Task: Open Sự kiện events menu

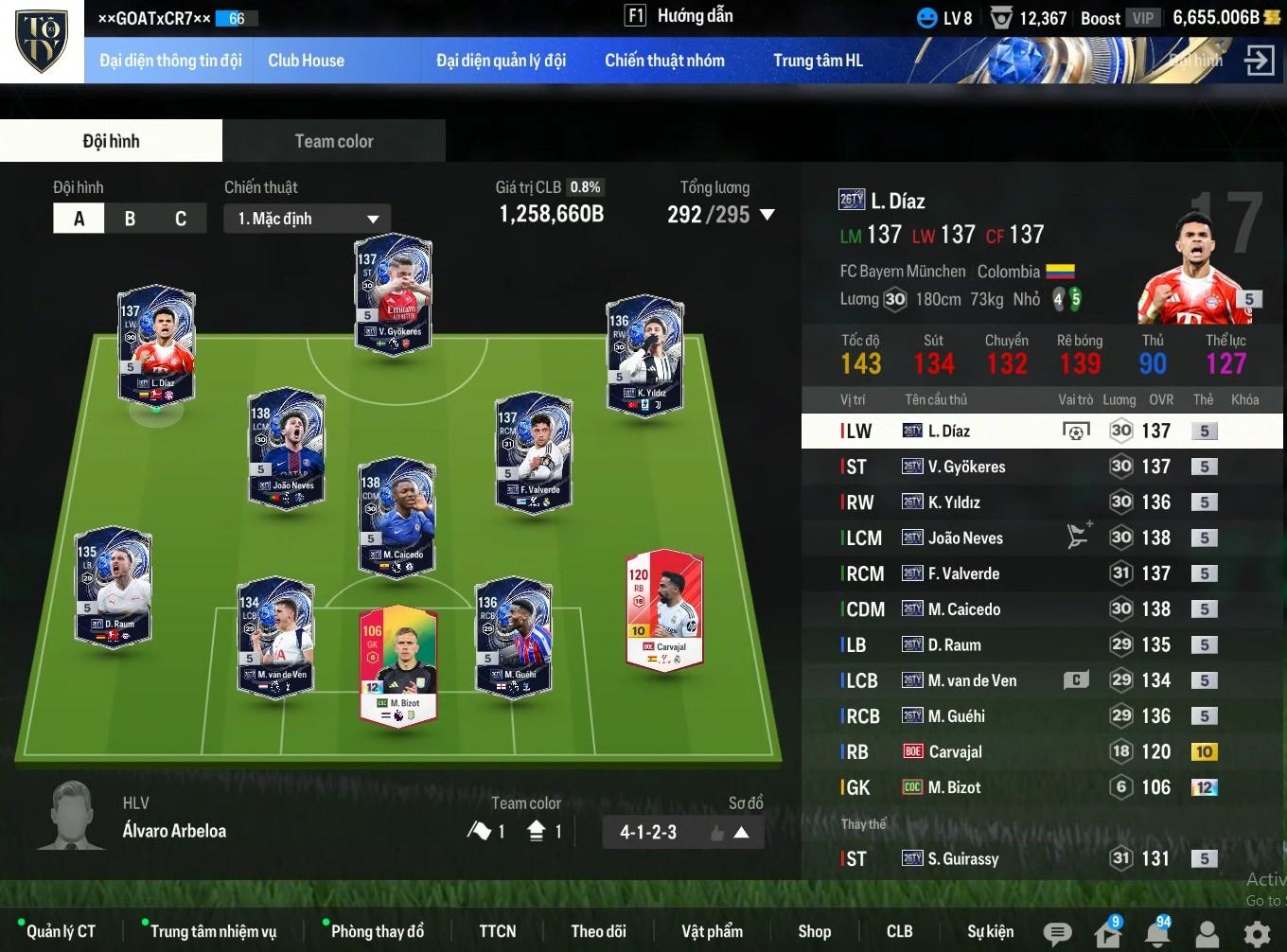Action: pyautogui.click(x=990, y=931)
